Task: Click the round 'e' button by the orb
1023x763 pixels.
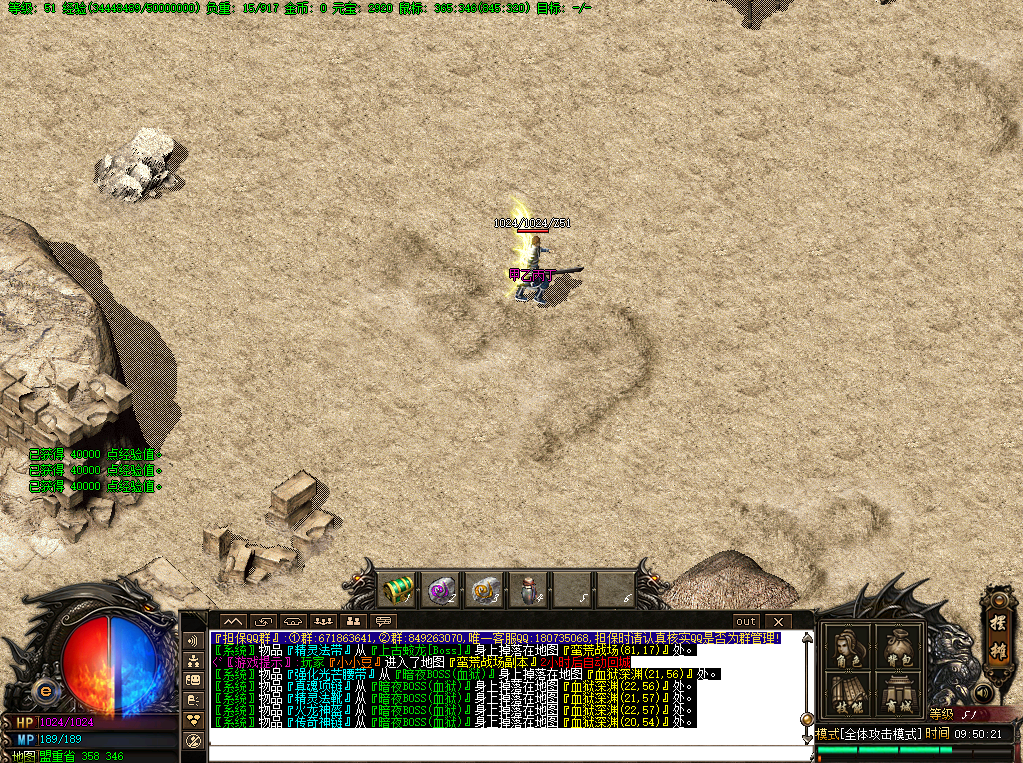Action: 44,690
